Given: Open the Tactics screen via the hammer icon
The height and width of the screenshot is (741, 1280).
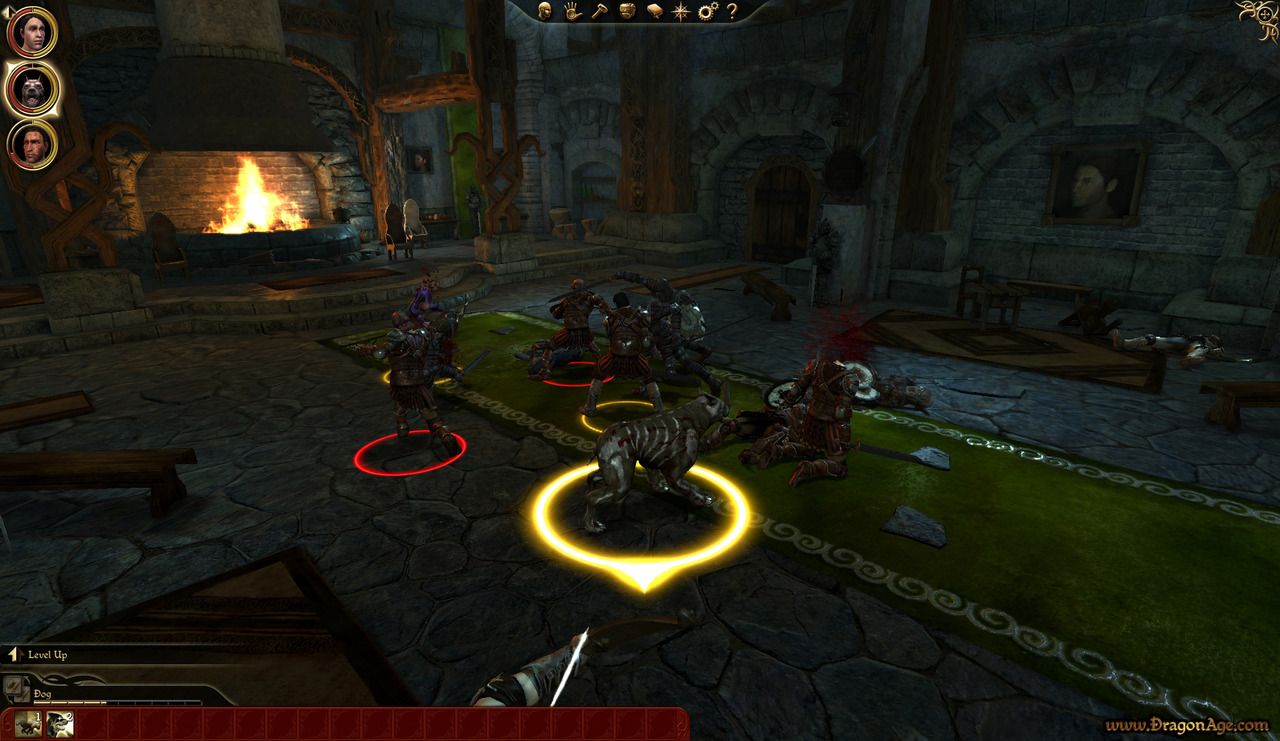Looking at the screenshot, I should coord(600,10).
